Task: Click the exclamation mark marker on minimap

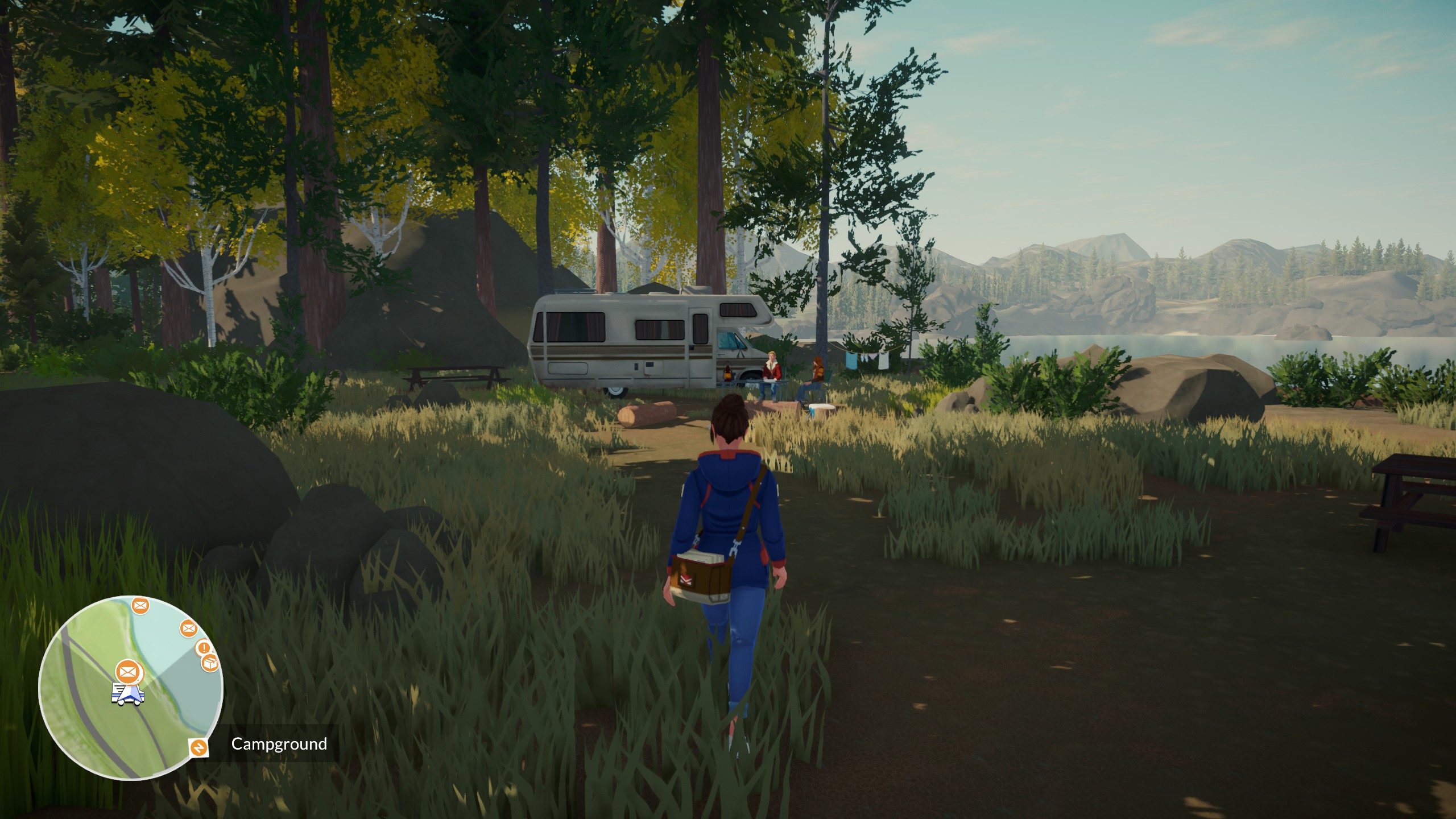Action: 203,648
